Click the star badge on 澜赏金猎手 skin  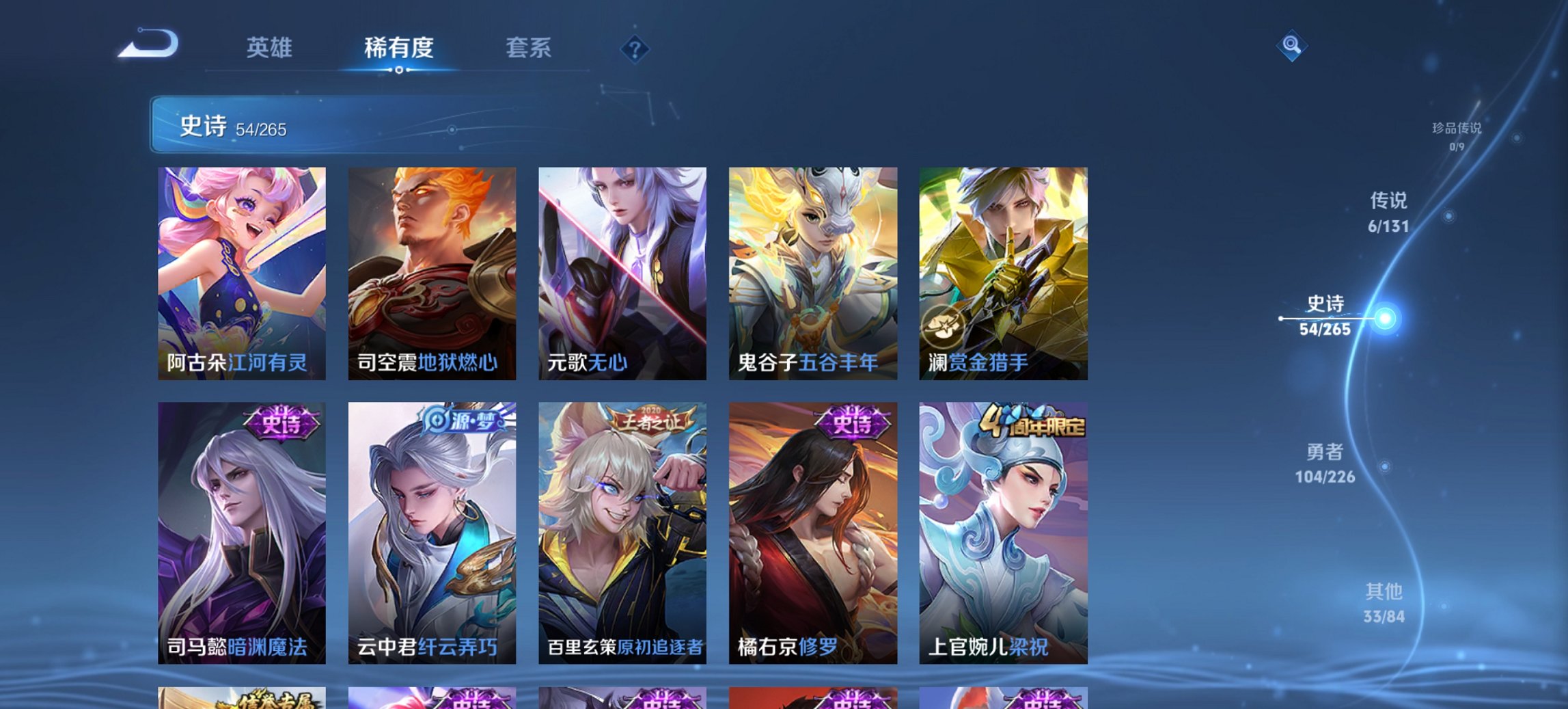tap(945, 327)
